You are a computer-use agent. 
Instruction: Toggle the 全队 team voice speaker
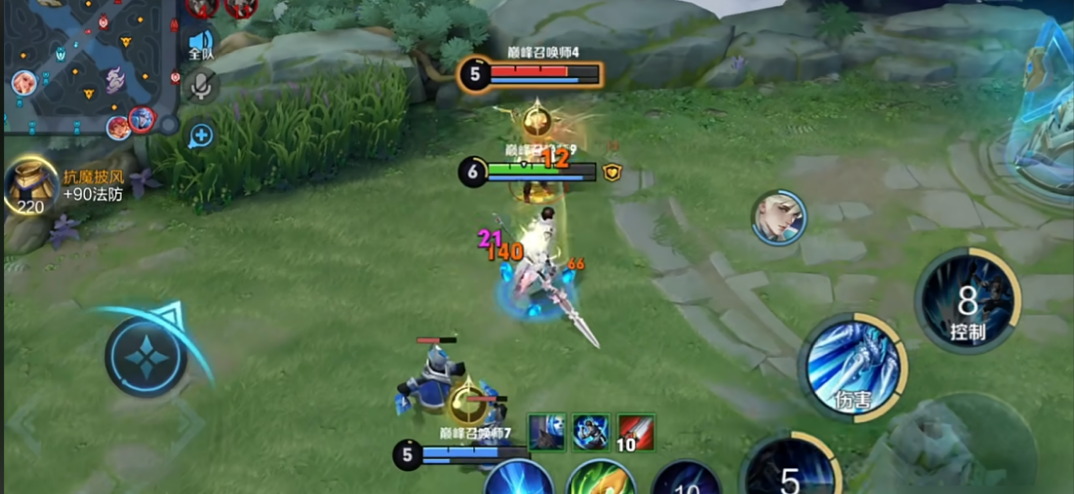point(200,41)
